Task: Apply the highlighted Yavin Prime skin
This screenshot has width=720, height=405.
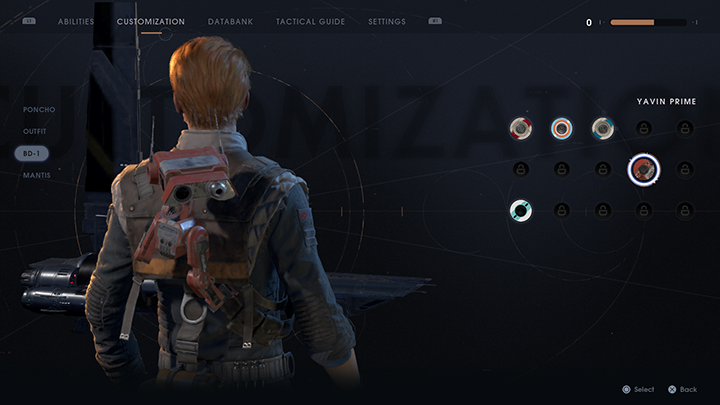Action: (643, 169)
